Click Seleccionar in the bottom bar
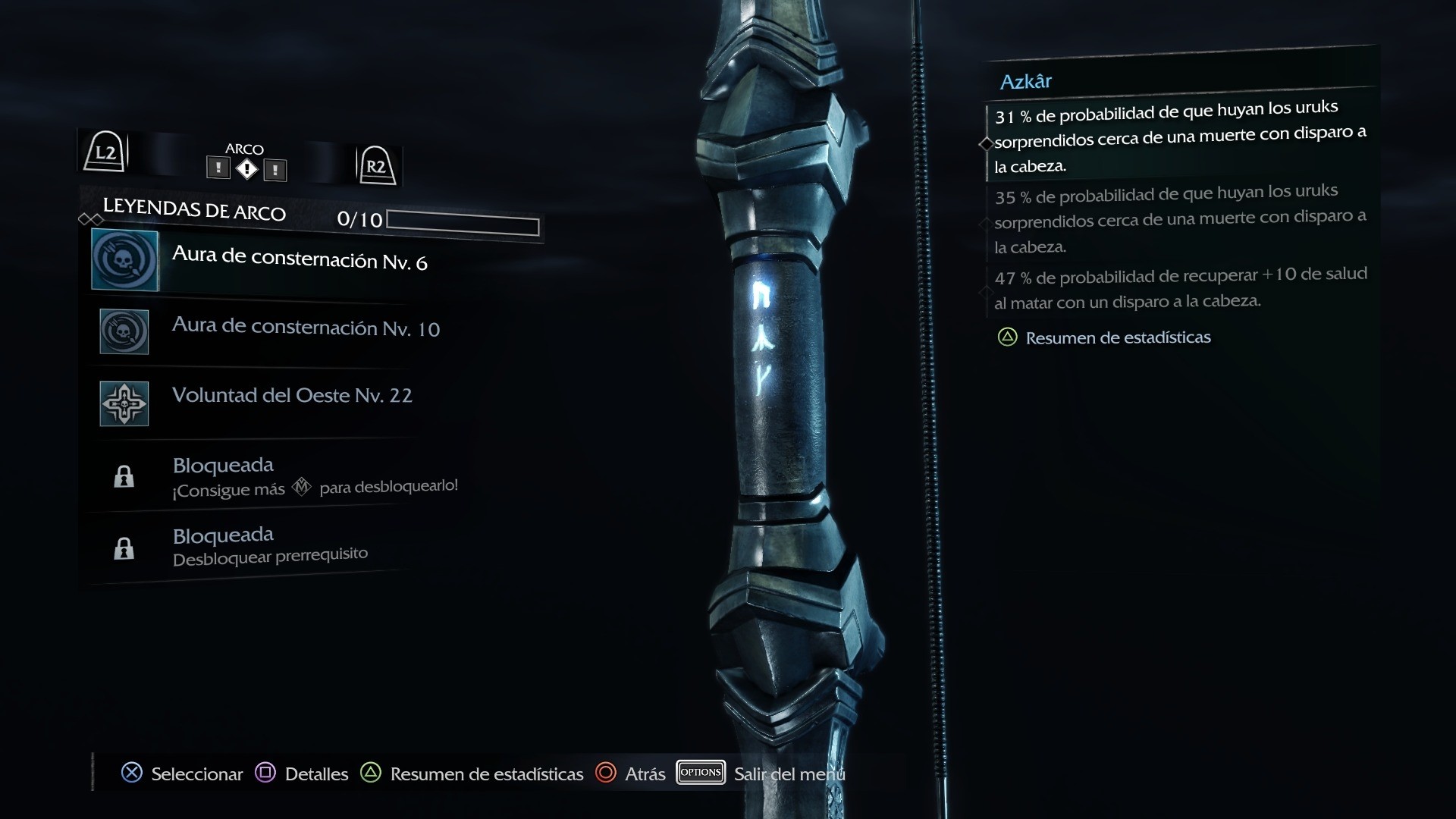Viewport: 1456px width, 819px height. pos(182,773)
